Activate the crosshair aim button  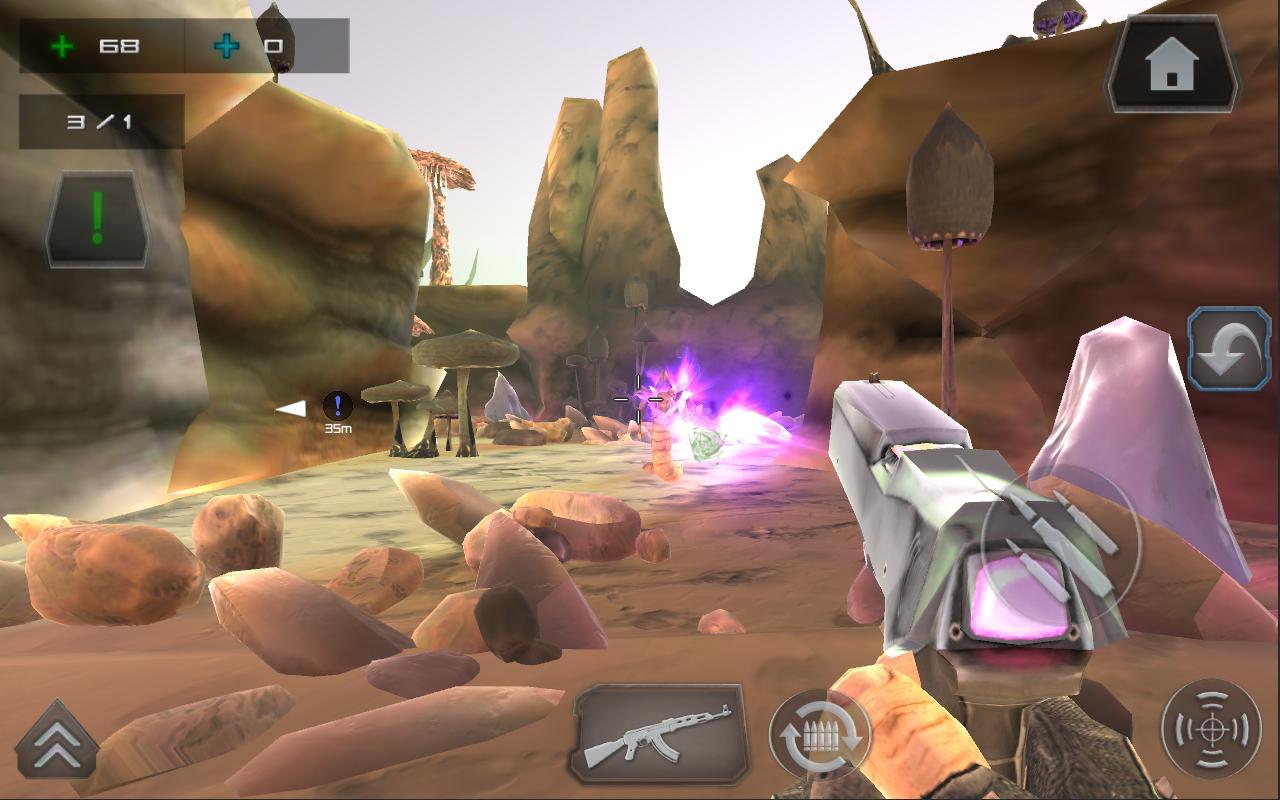1211,729
